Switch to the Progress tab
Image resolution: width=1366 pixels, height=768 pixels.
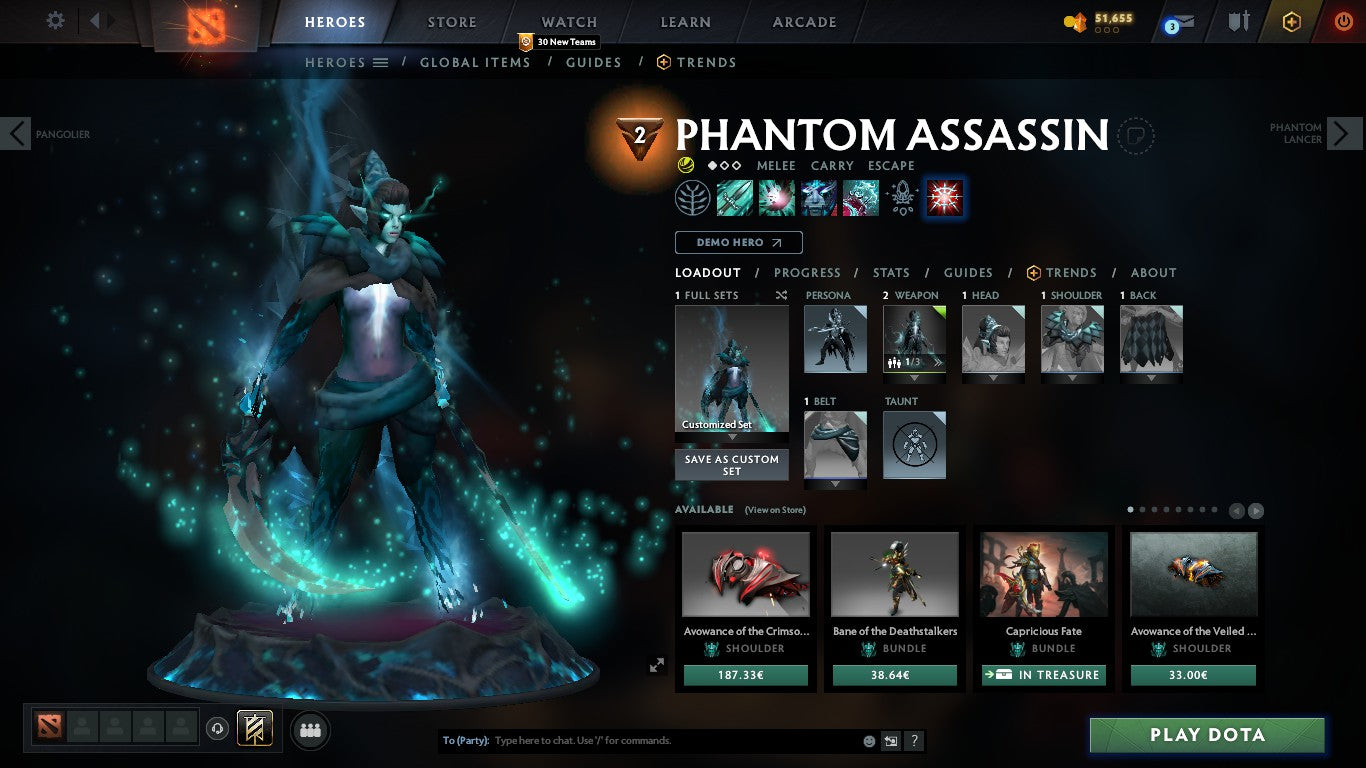pos(808,272)
